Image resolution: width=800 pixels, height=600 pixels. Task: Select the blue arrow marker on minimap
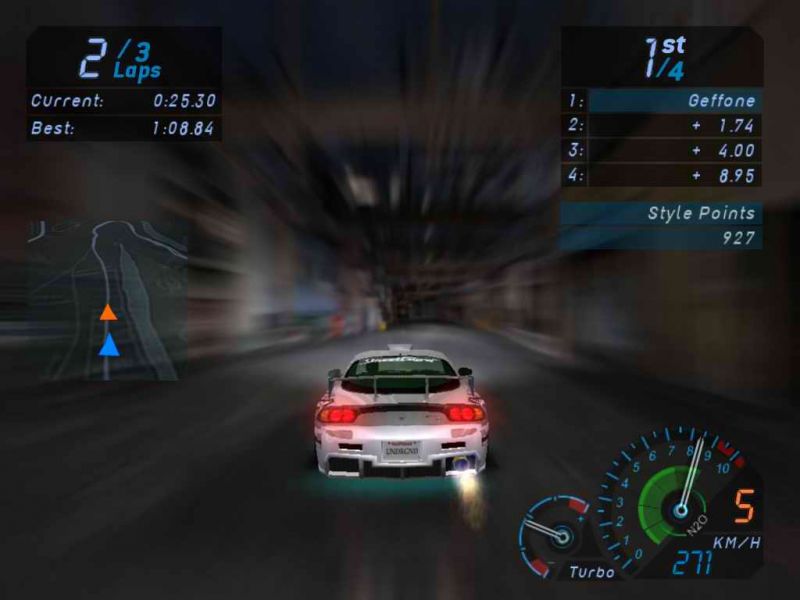coord(108,345)
